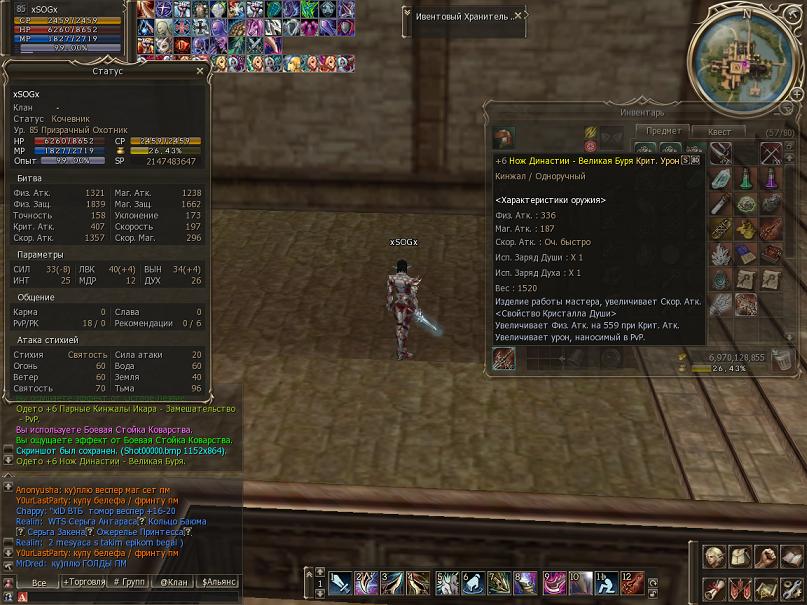Viewport: 807px width, 605px height.
Task: Switch to the Квест inventory tab
Action: pos(719,132)
